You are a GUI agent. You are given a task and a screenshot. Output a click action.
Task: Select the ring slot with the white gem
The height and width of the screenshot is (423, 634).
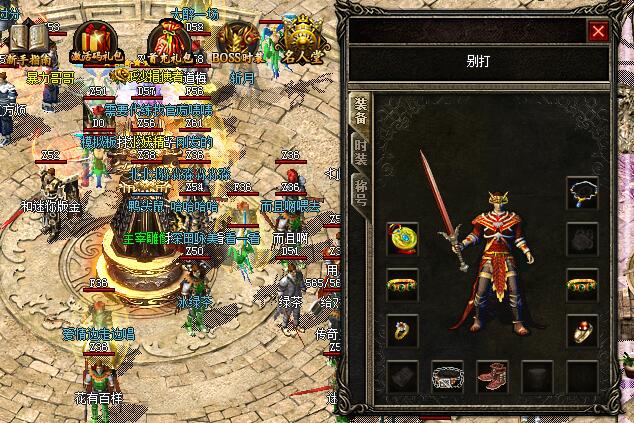pos(402,329)
